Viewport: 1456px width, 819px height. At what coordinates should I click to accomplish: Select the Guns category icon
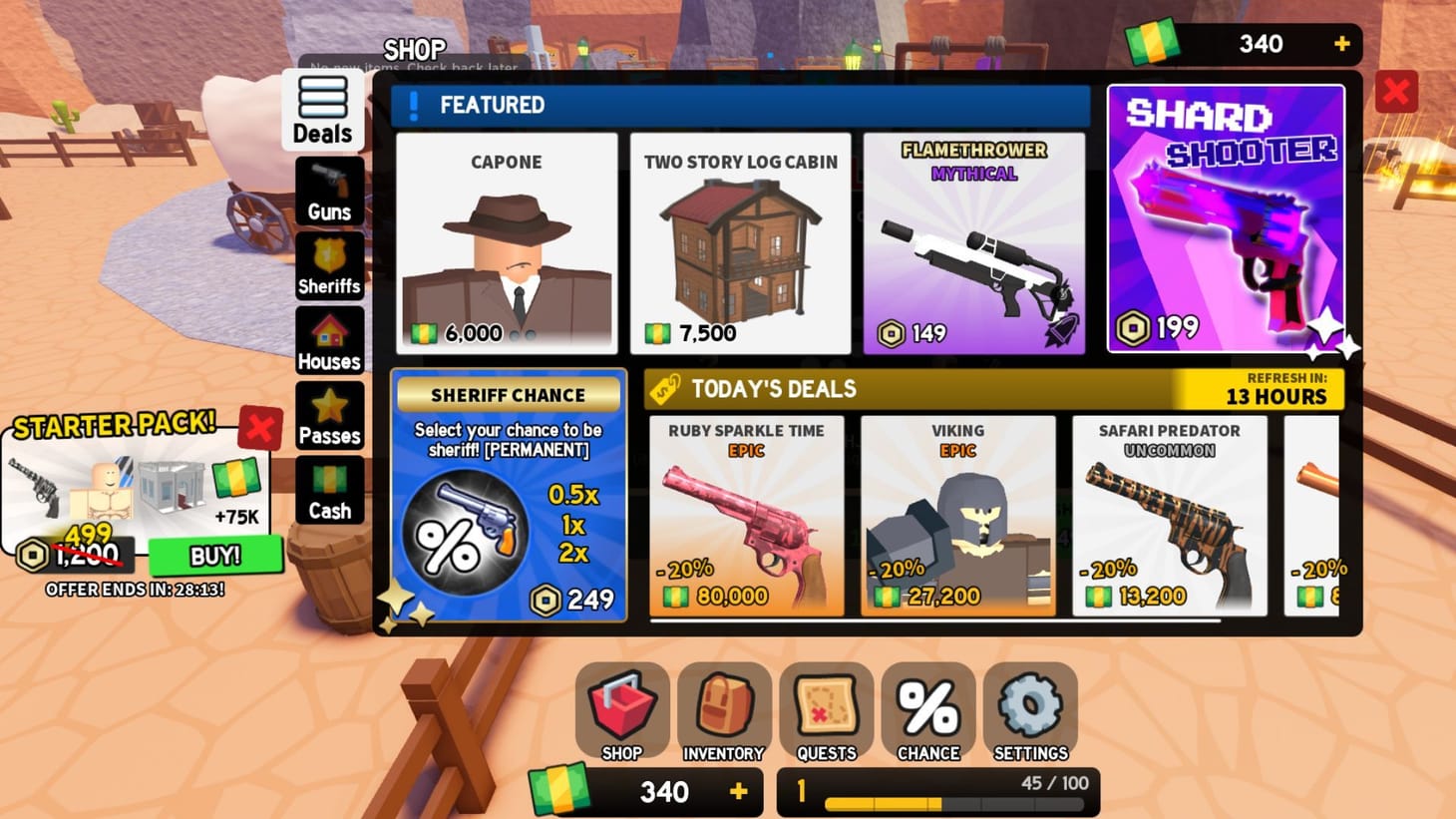(329, 191)
